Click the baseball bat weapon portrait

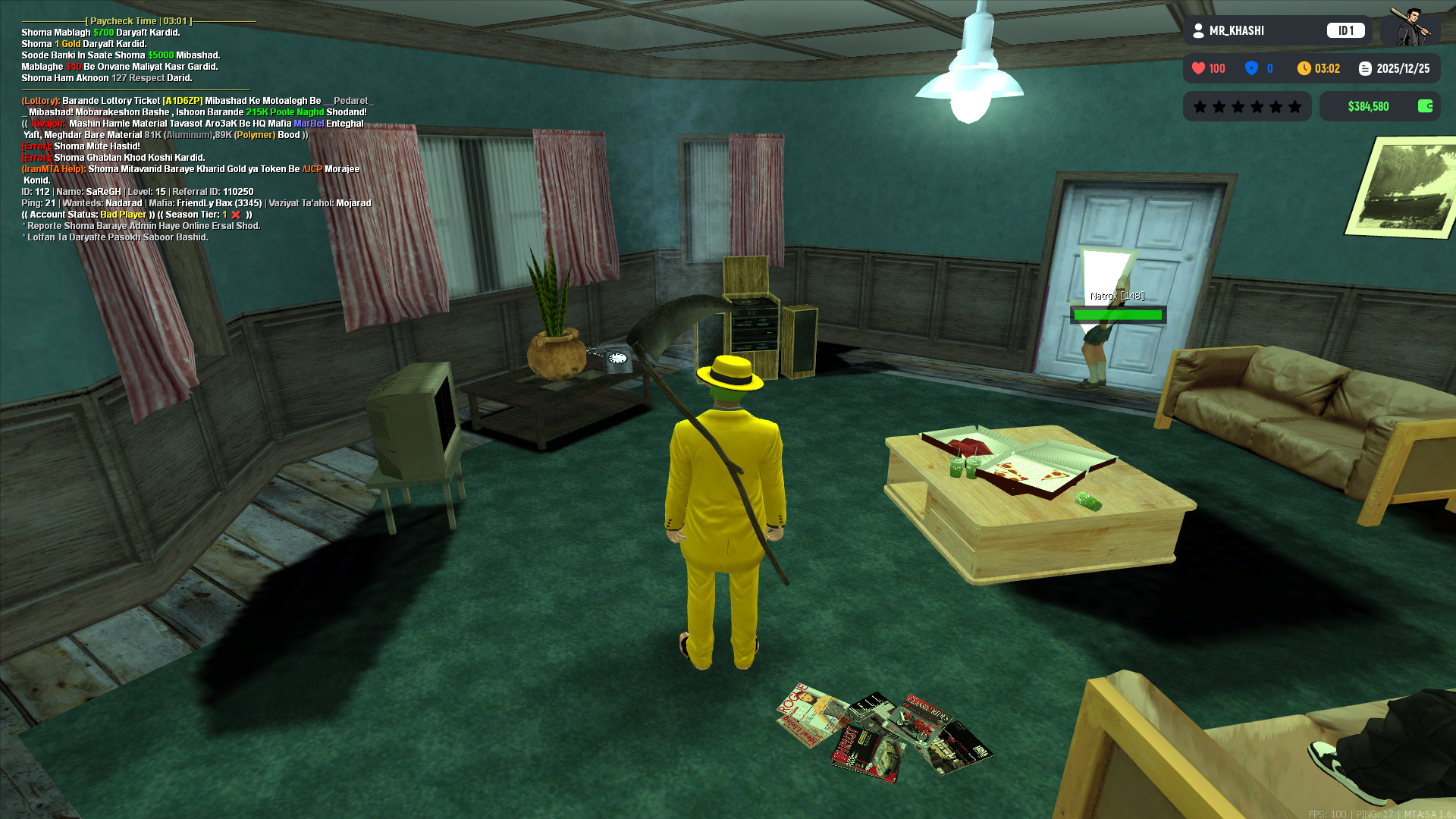click(x=1410, y=27)
